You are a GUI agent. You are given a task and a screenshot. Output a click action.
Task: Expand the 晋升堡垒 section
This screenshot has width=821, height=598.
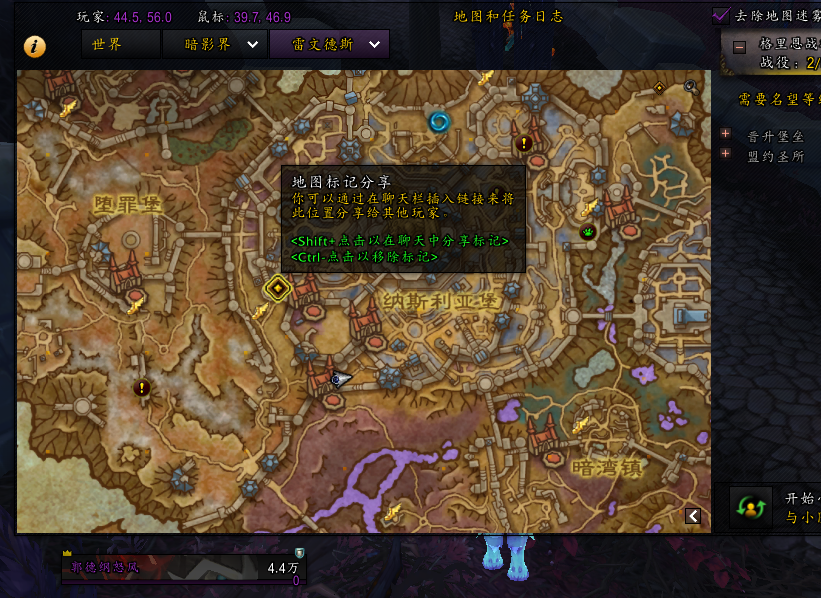tap(727, 134)
